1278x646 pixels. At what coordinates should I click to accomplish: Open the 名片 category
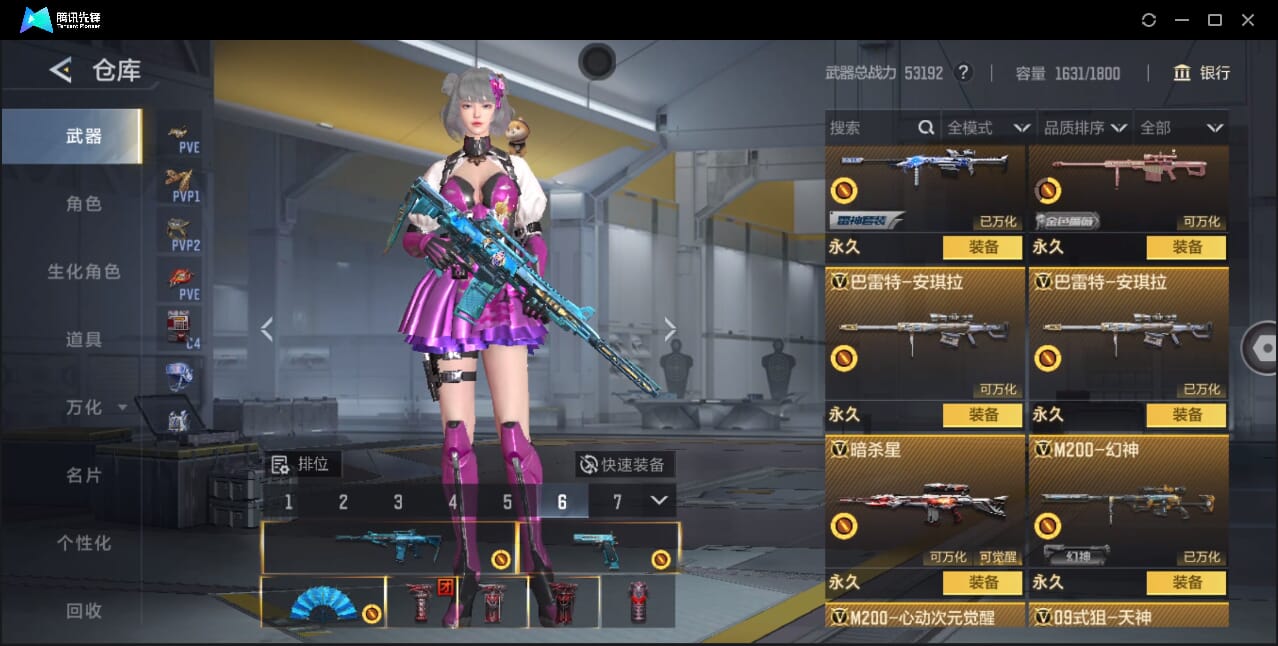84,475
